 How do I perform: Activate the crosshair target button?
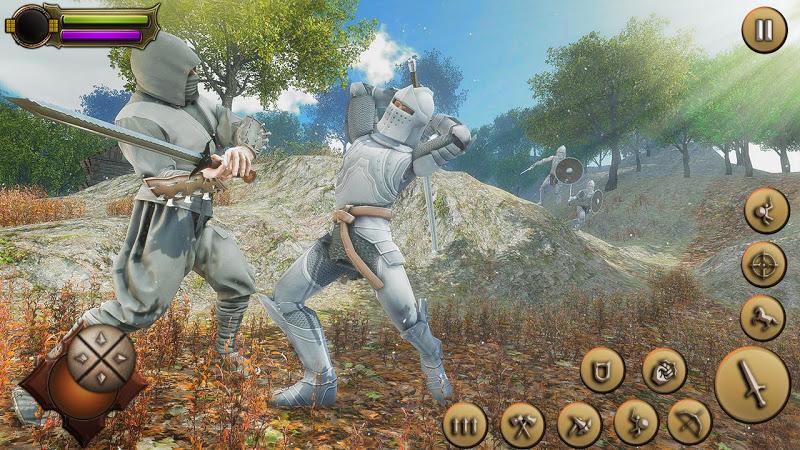[x=764, y=264]
